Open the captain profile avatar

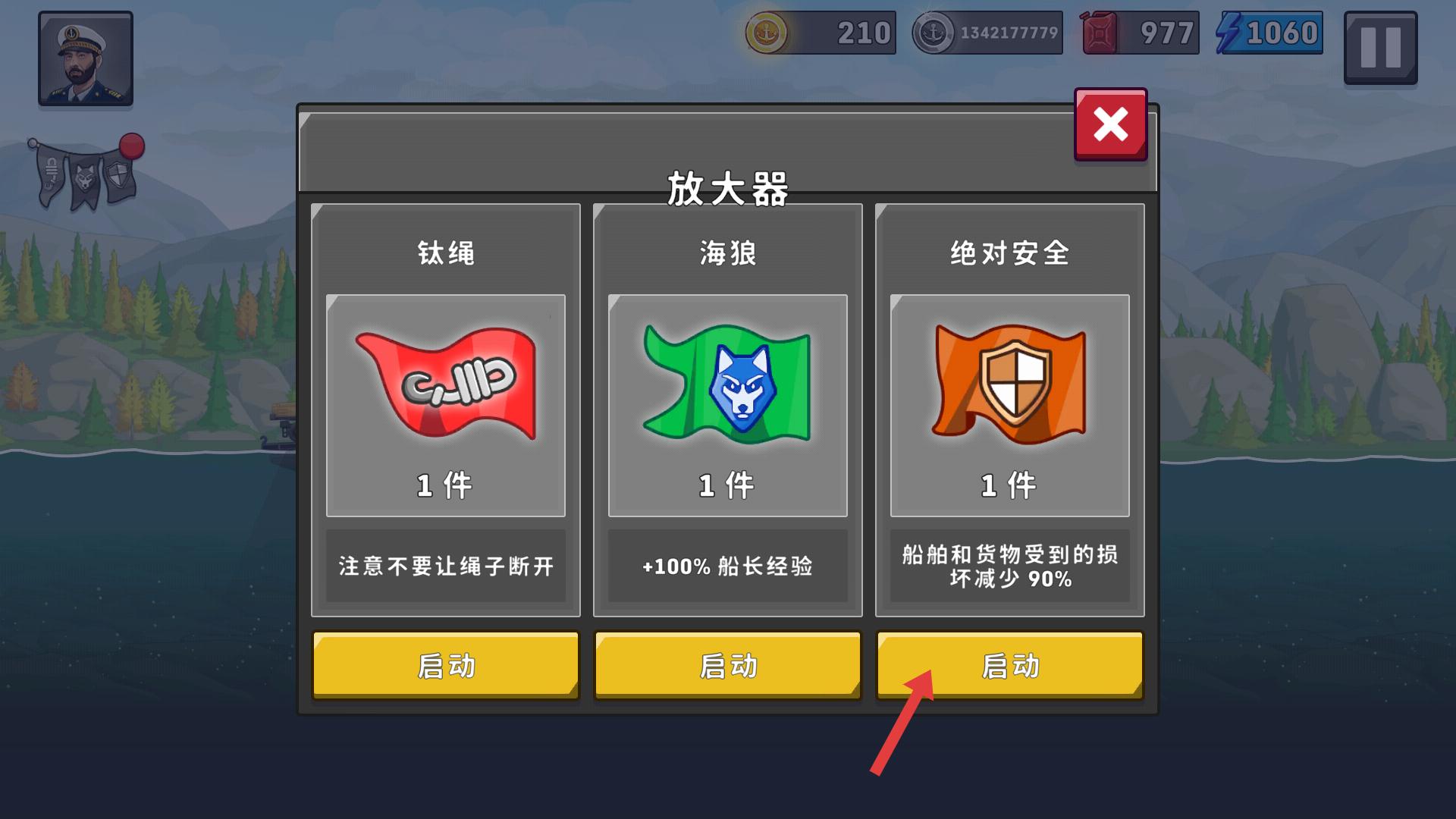pos(85,57)
